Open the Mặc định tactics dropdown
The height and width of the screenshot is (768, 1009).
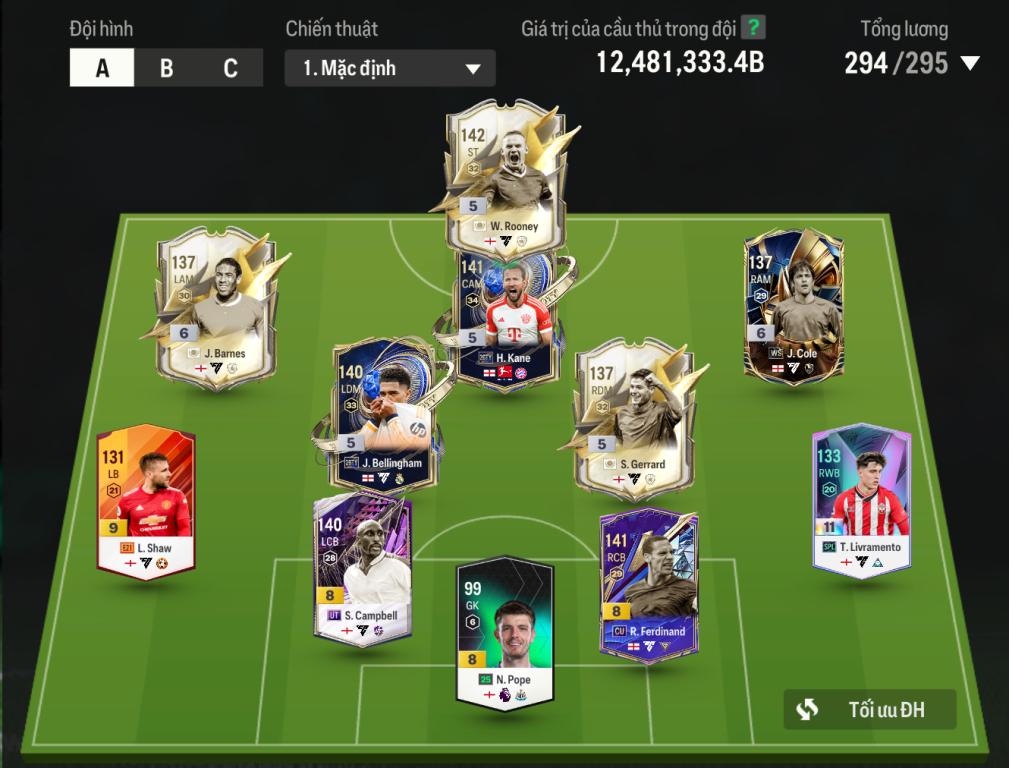(390, 68)
